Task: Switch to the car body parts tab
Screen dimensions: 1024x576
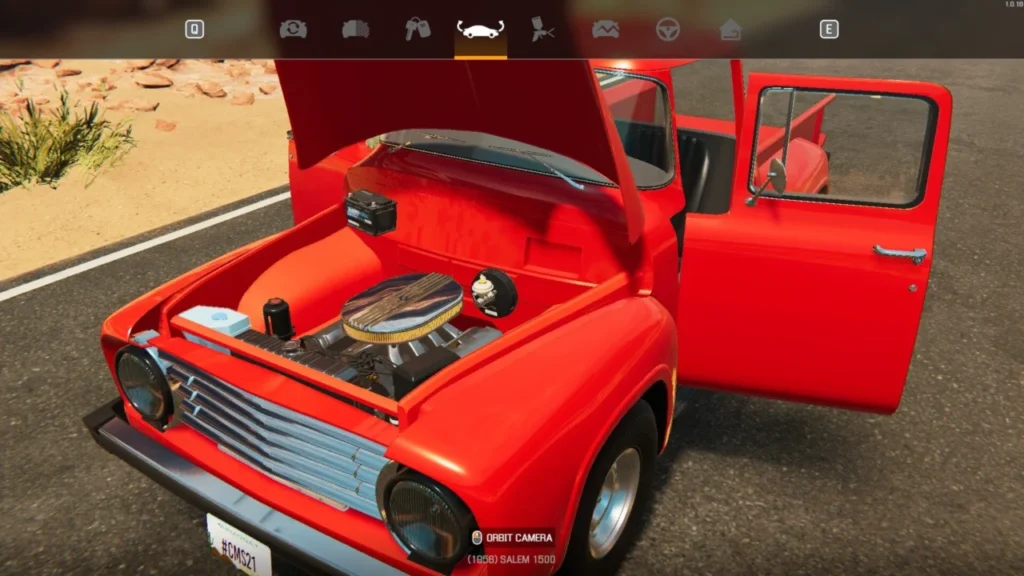Action: coord(355,29)
